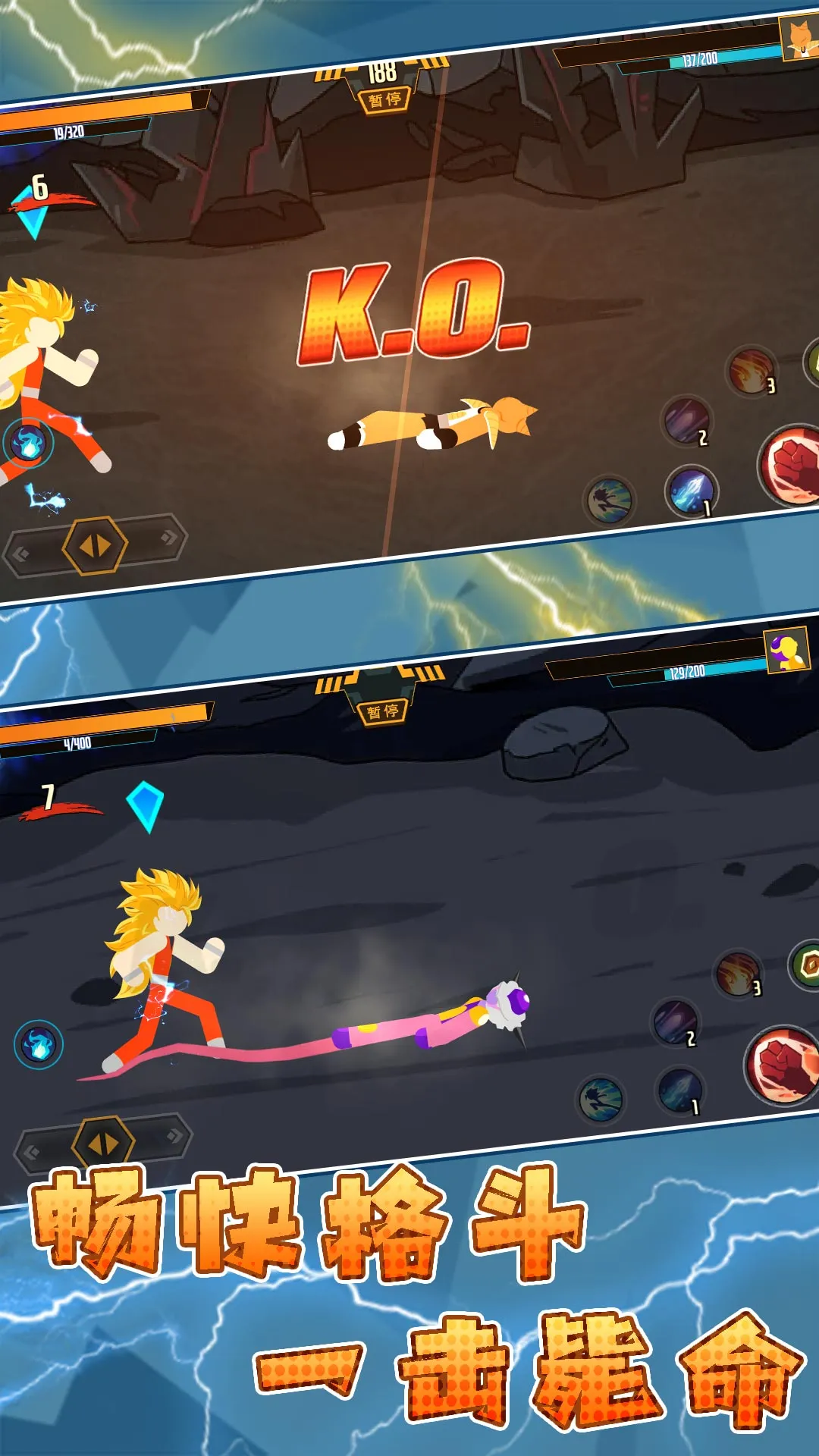This screenshot has width=819, height=1456.
Task: Trigger skill 1 in the Frieza battle
Action: click(679, 1091)
